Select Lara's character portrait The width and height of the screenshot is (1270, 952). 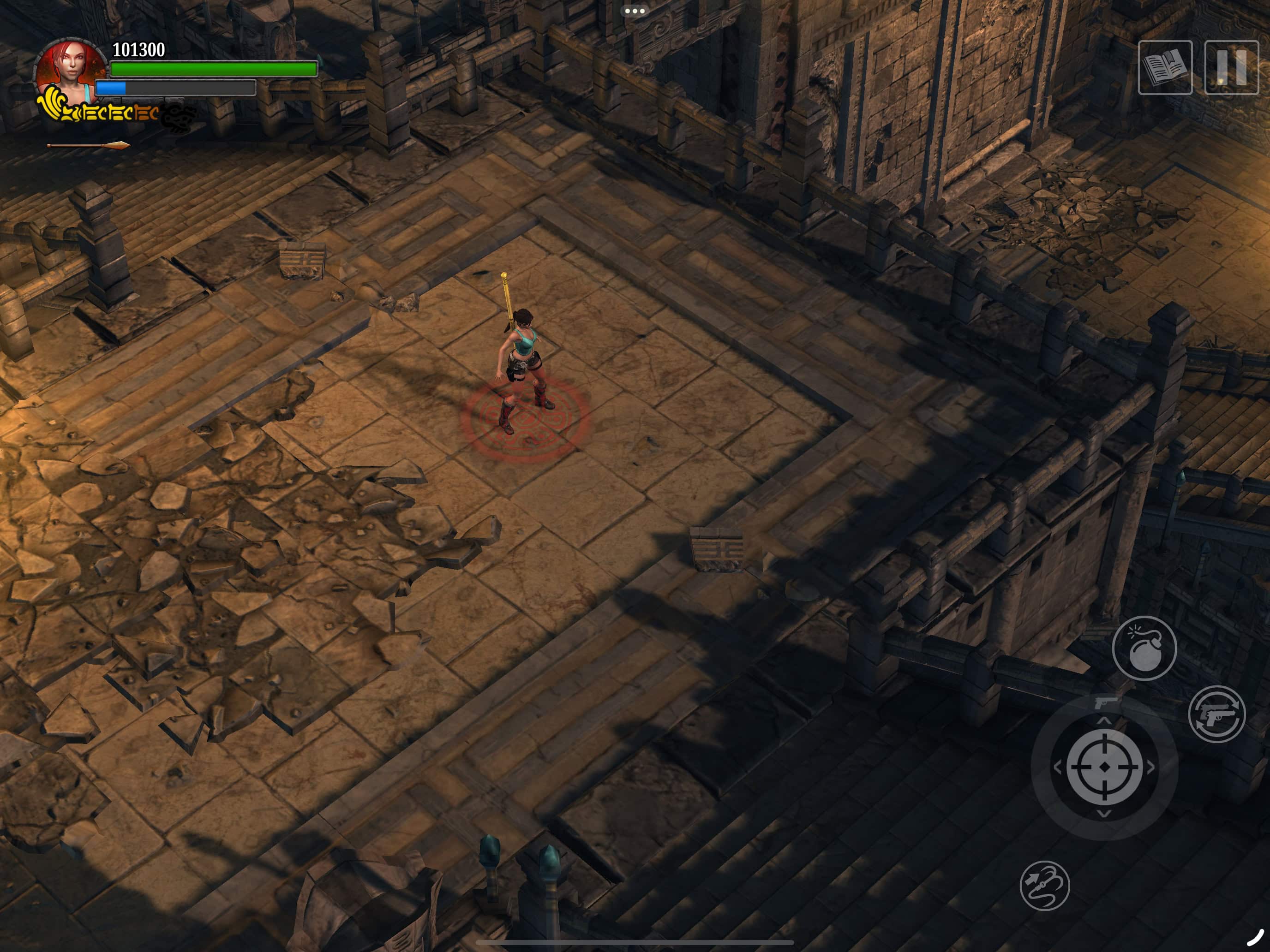point(70,72)
